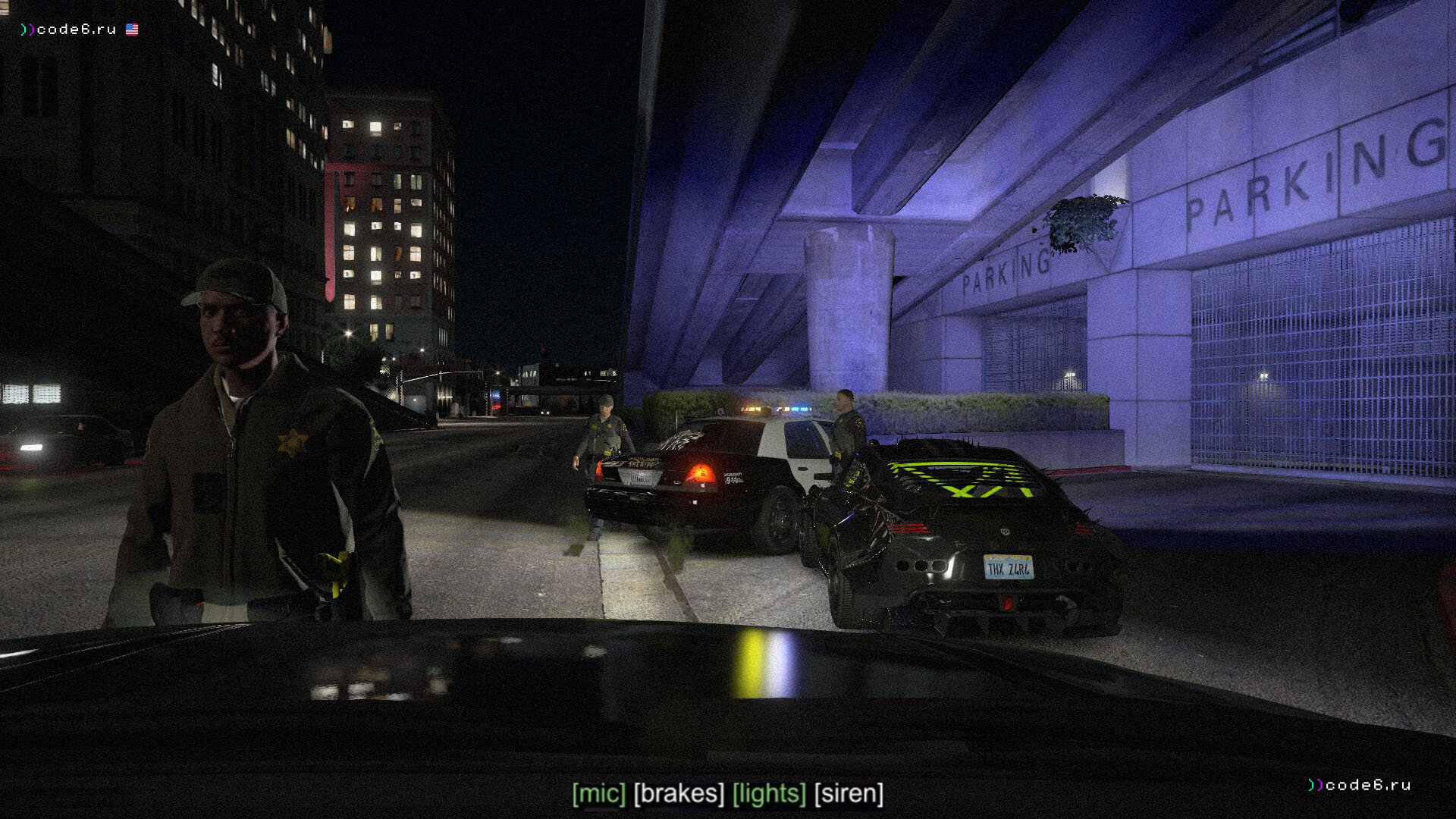Toggle the [brakes] indicator
Viewport: 1456px width, 819px height.
[x=679, y=794]
